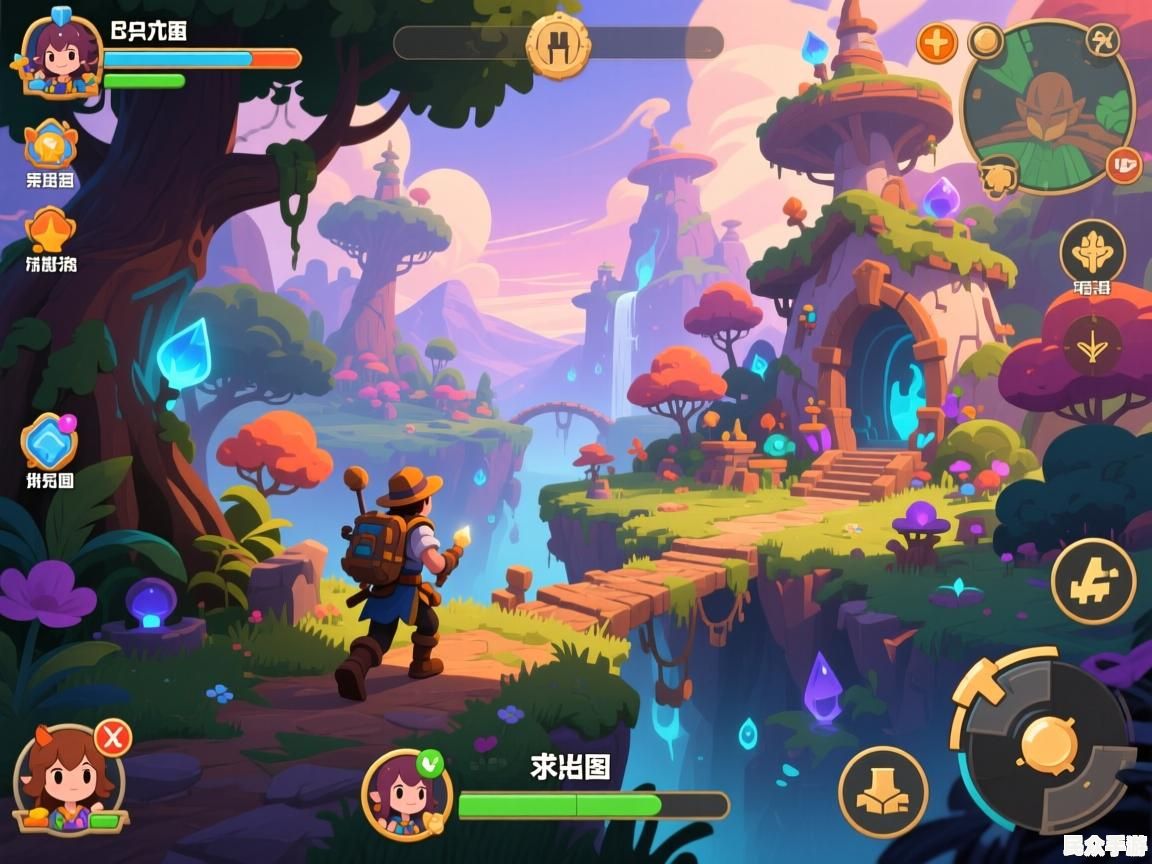1152x864 pixels.
Task: Activate the dimmed arrow-leaf skill button
Action: [x=1092, y=345]
